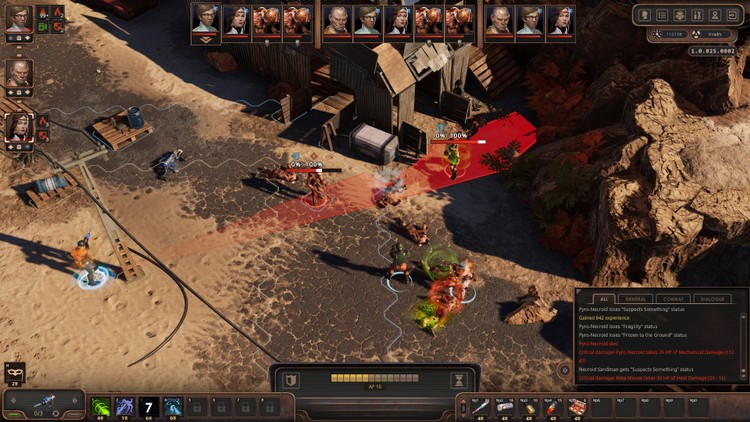
Task: Activate the shield defense stance button
Action: [290, 380]
